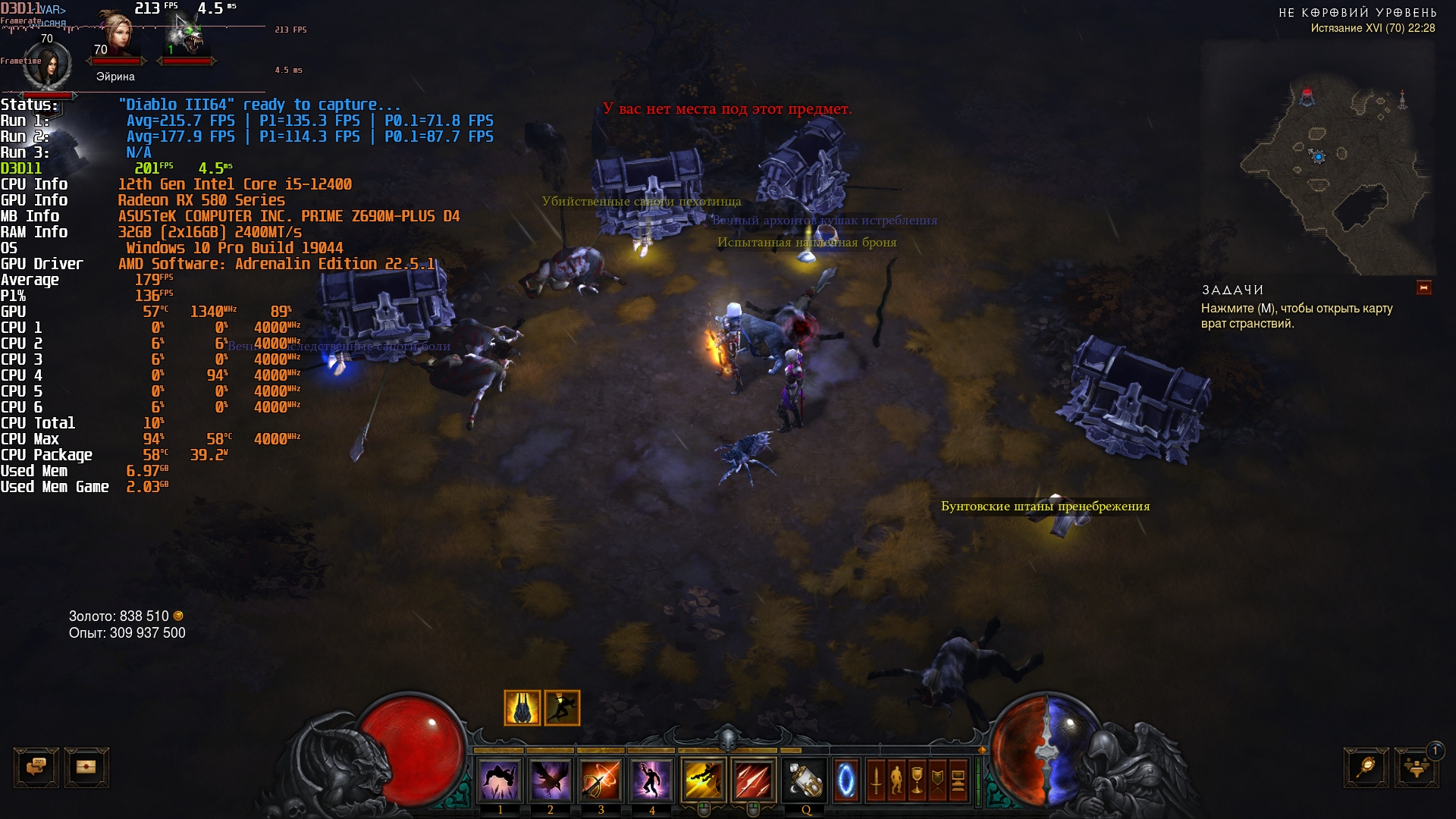Open the sword icon menu button

[x=876, y=780]
